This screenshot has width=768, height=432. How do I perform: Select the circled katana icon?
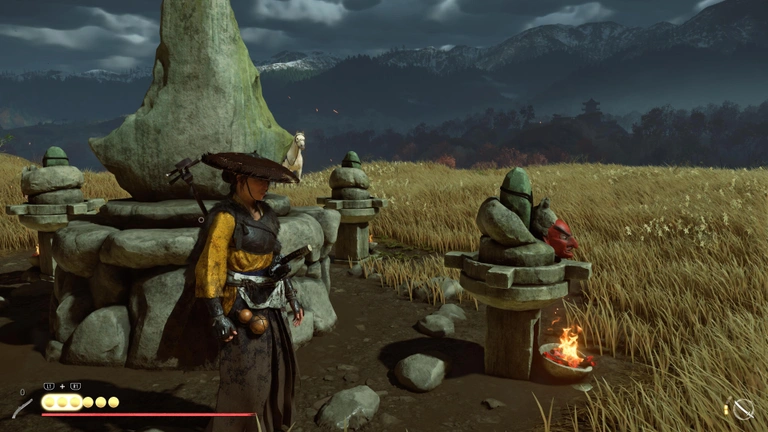click(743, 408)
